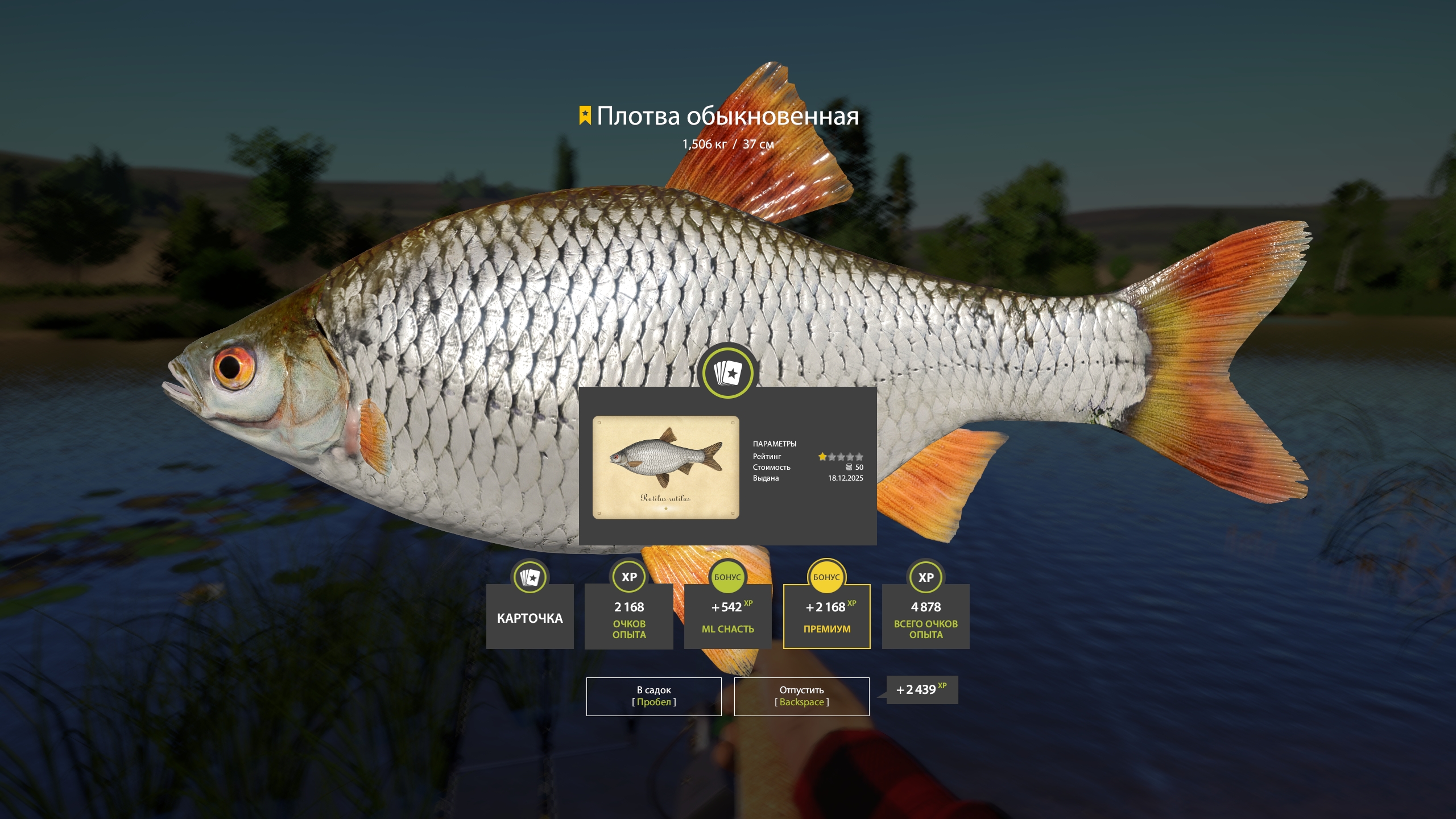The width and height of the screenshot is (1456, 819).
Task: Click the yellow bookmark beside the fish name
Action: pos(585,116)
